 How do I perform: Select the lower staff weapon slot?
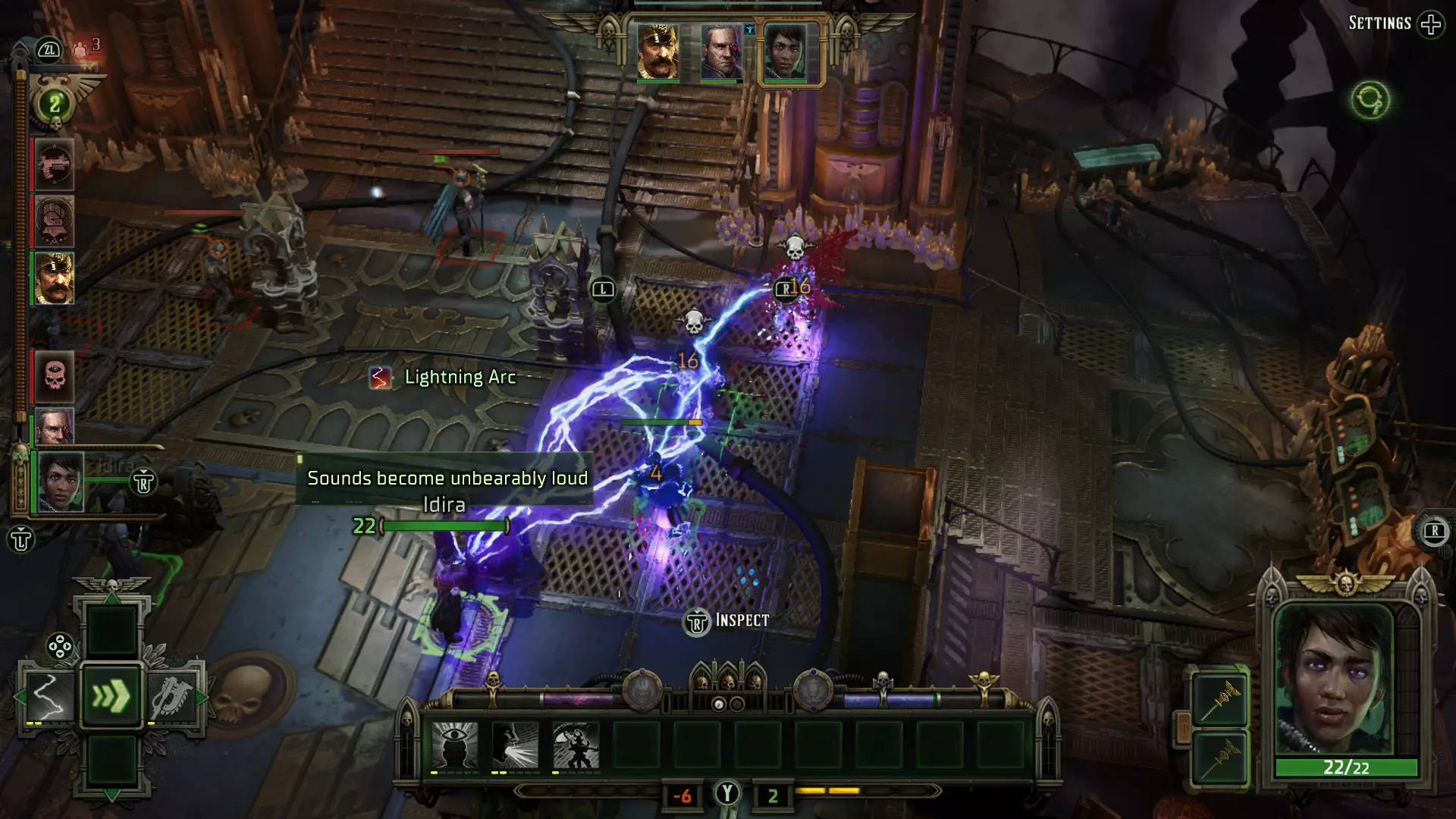pyautogui.click(x=1219, y=757)
